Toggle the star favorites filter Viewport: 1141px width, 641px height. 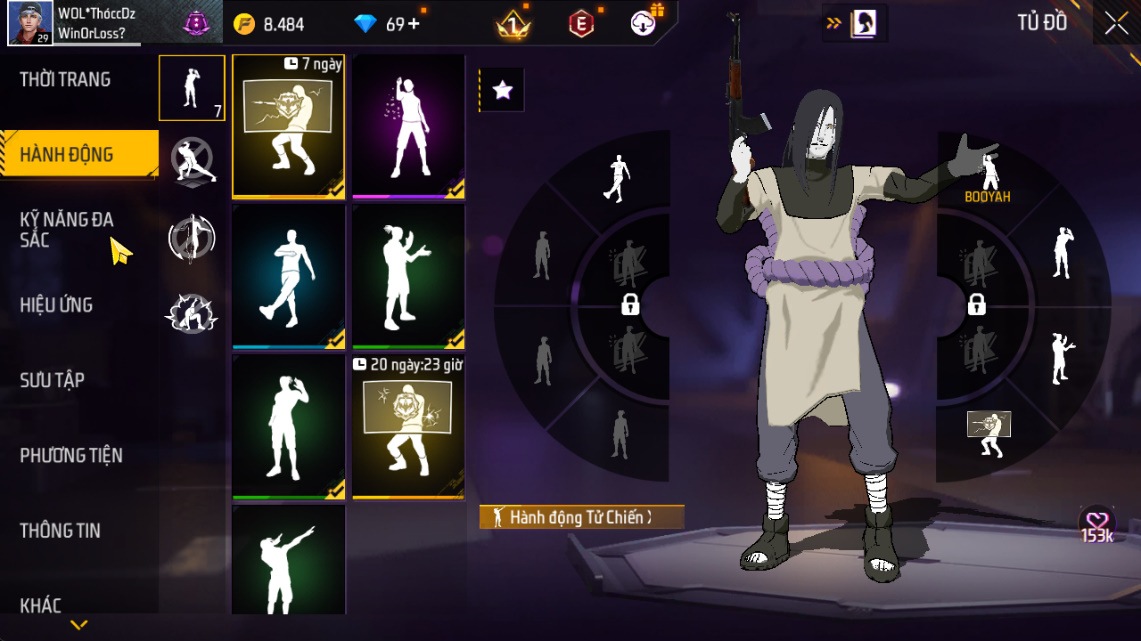(x=502, y=91)
